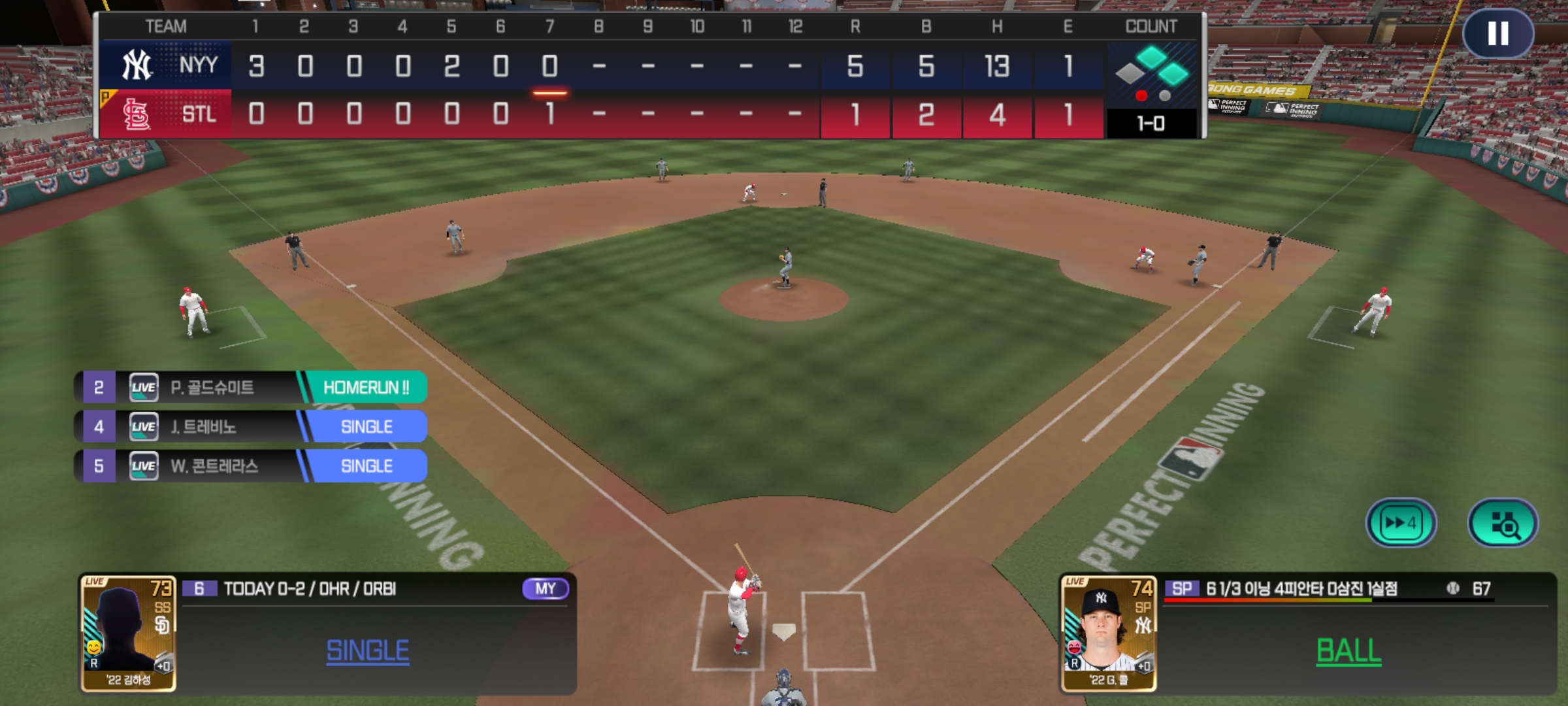Choose the P. Goldschmidt HOMERUN result row
This screenshot has width=1568, height=706.
(251, 388)
